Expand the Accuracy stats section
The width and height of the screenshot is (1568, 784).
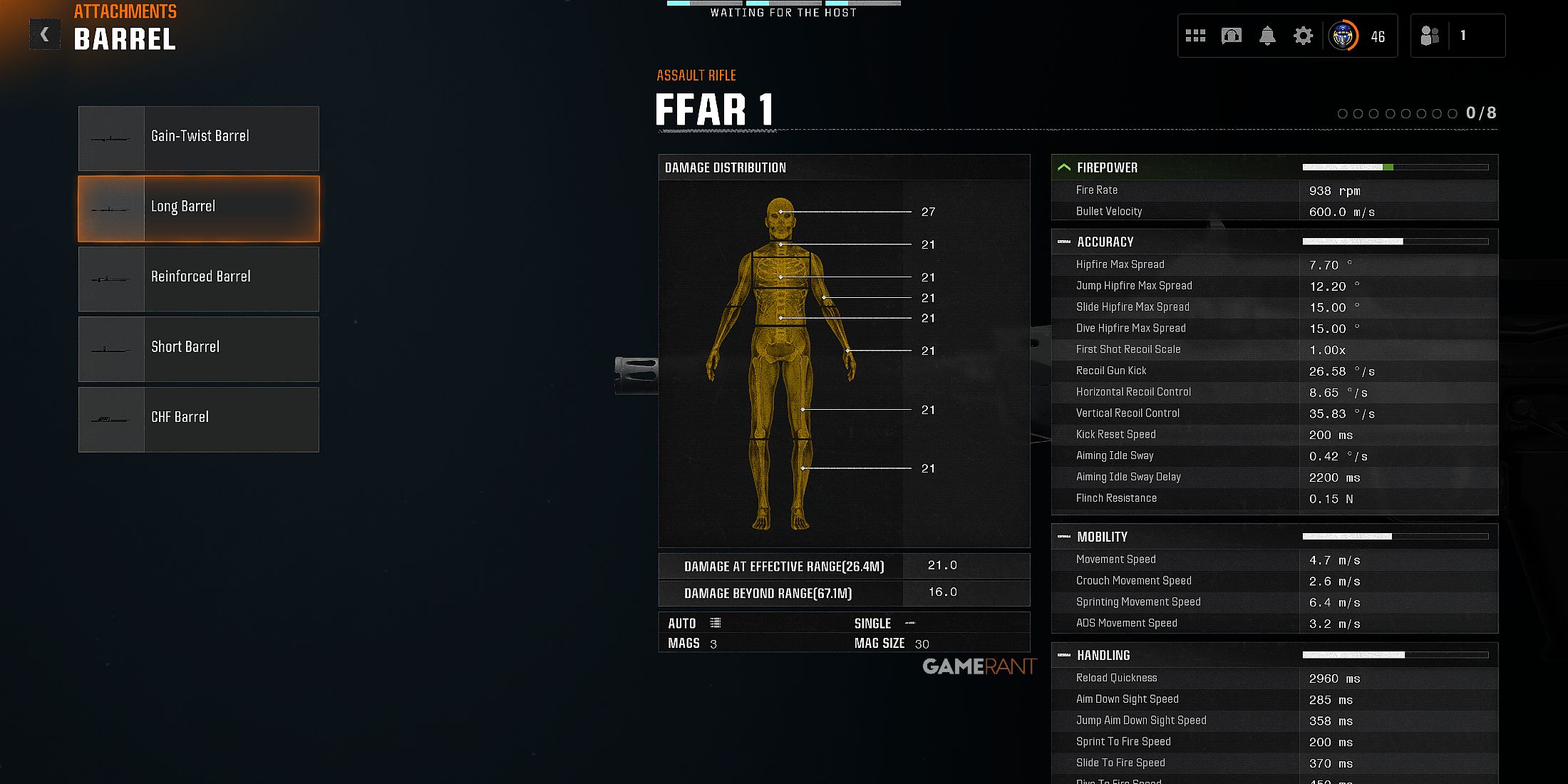click(1064, 242)
